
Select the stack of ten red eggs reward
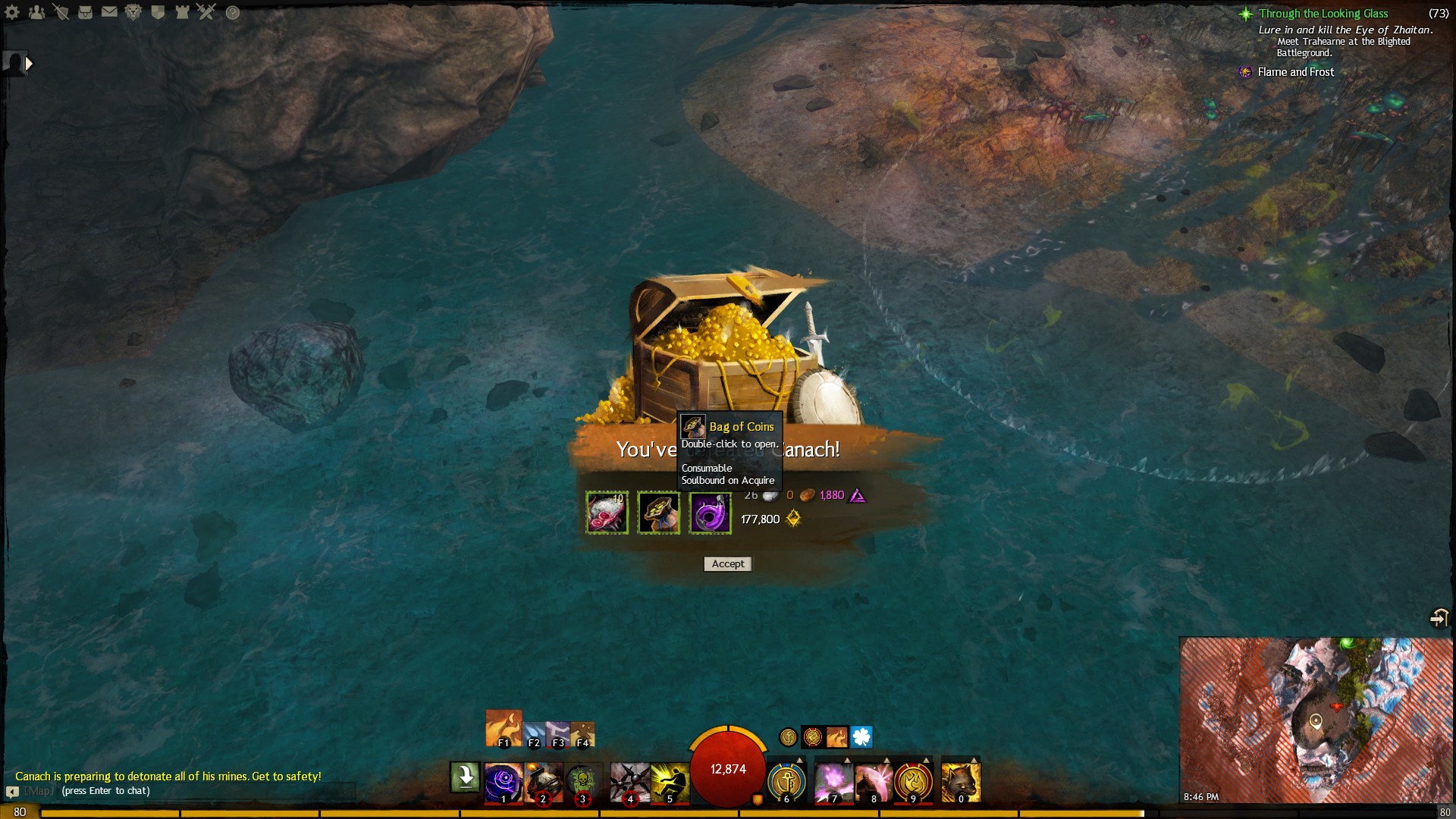click(x=607, y=513)
